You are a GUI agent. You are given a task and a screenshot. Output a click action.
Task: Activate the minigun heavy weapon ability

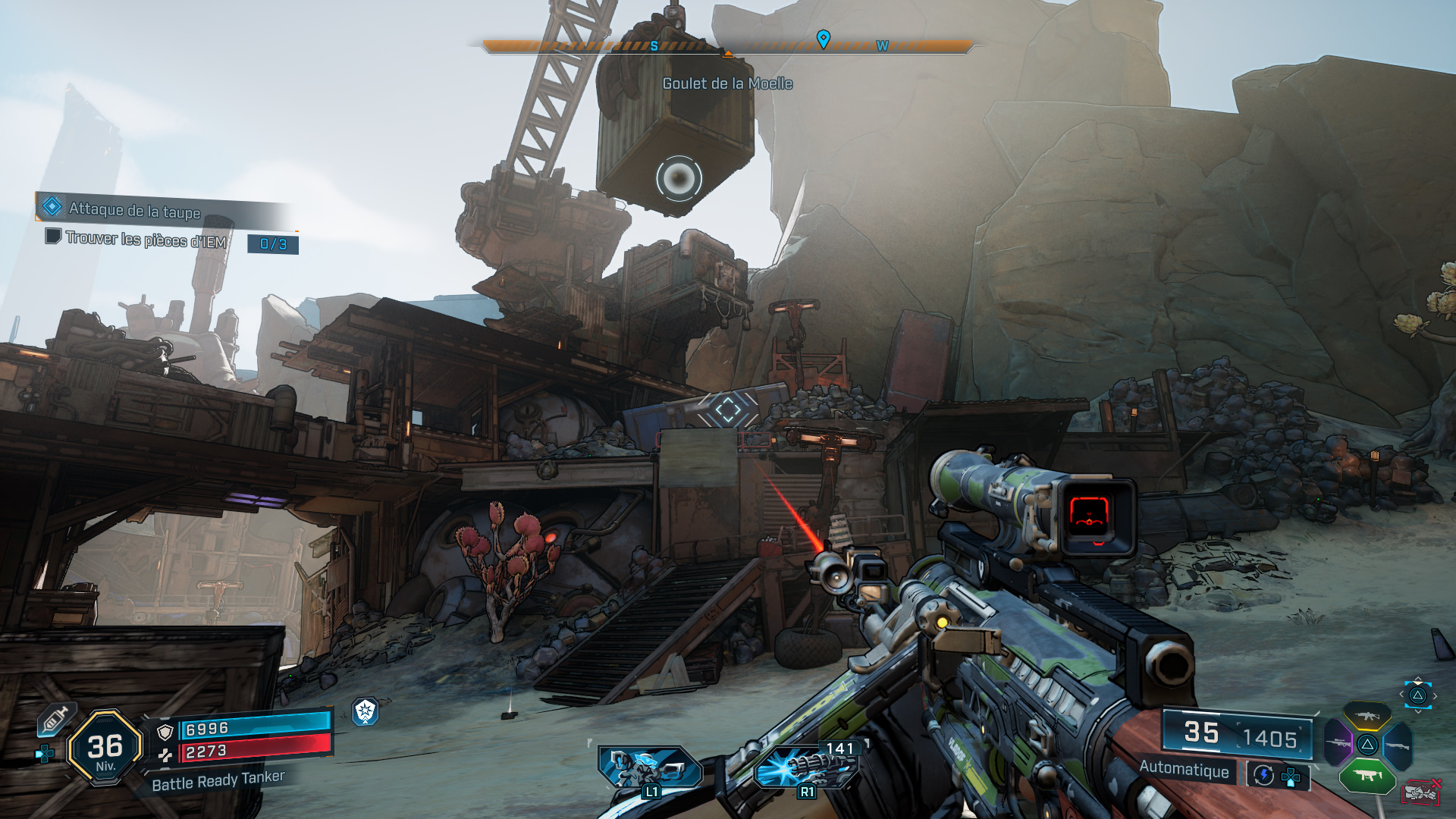[807, 767]
